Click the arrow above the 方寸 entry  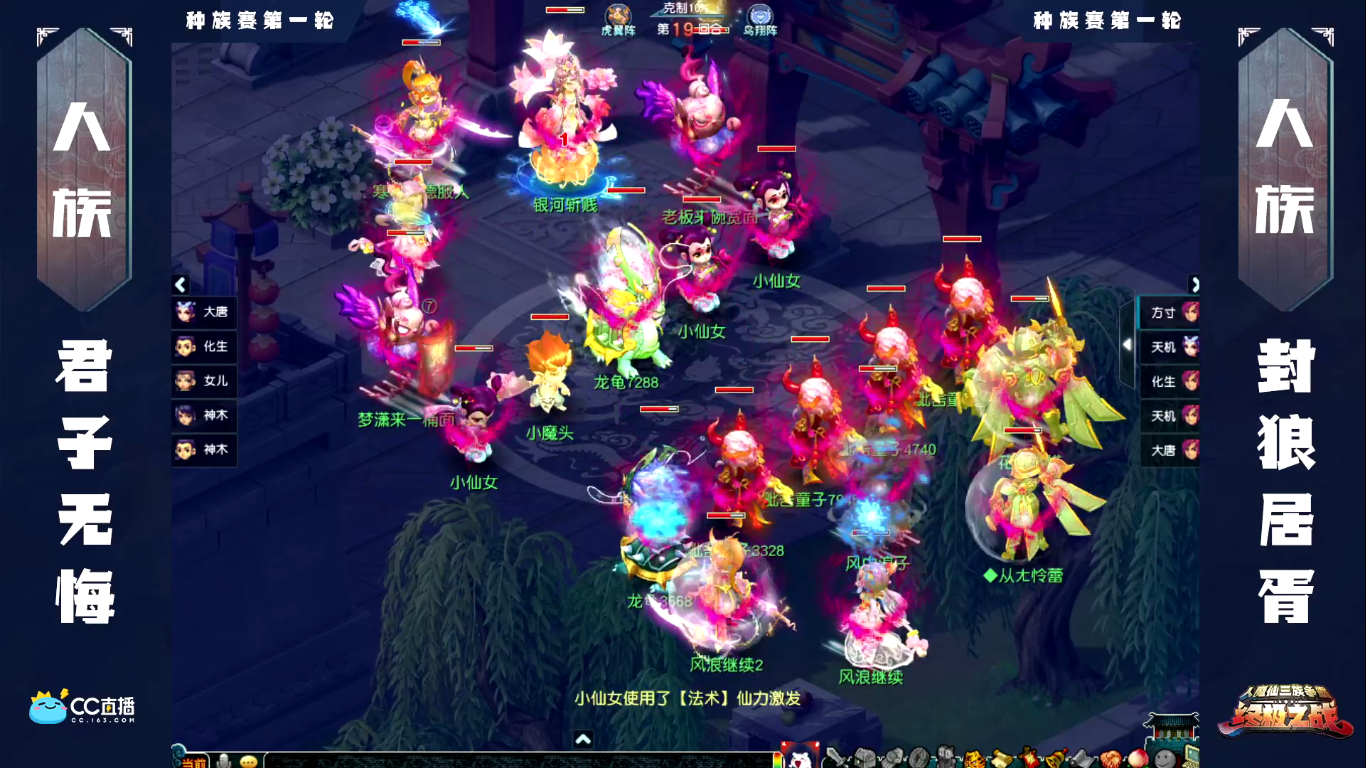click(x=1193, y=285)
